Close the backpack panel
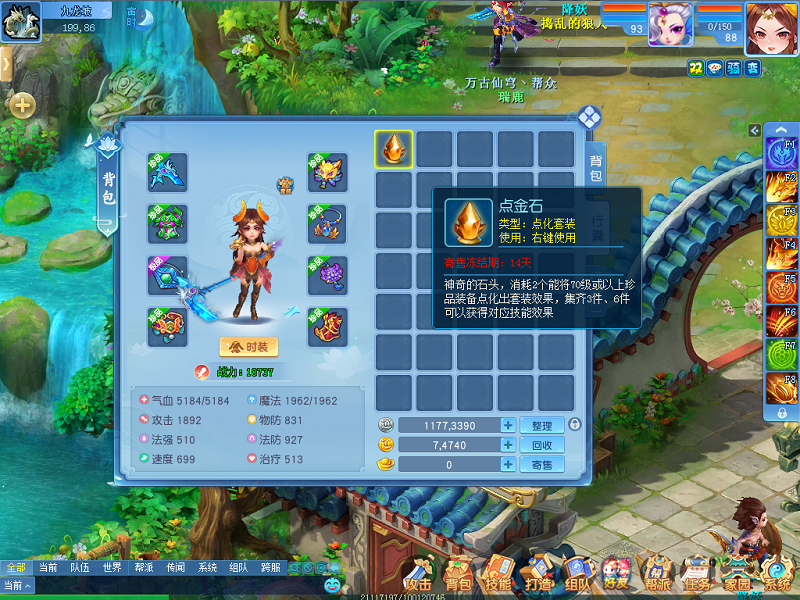 tap(589, 117)
